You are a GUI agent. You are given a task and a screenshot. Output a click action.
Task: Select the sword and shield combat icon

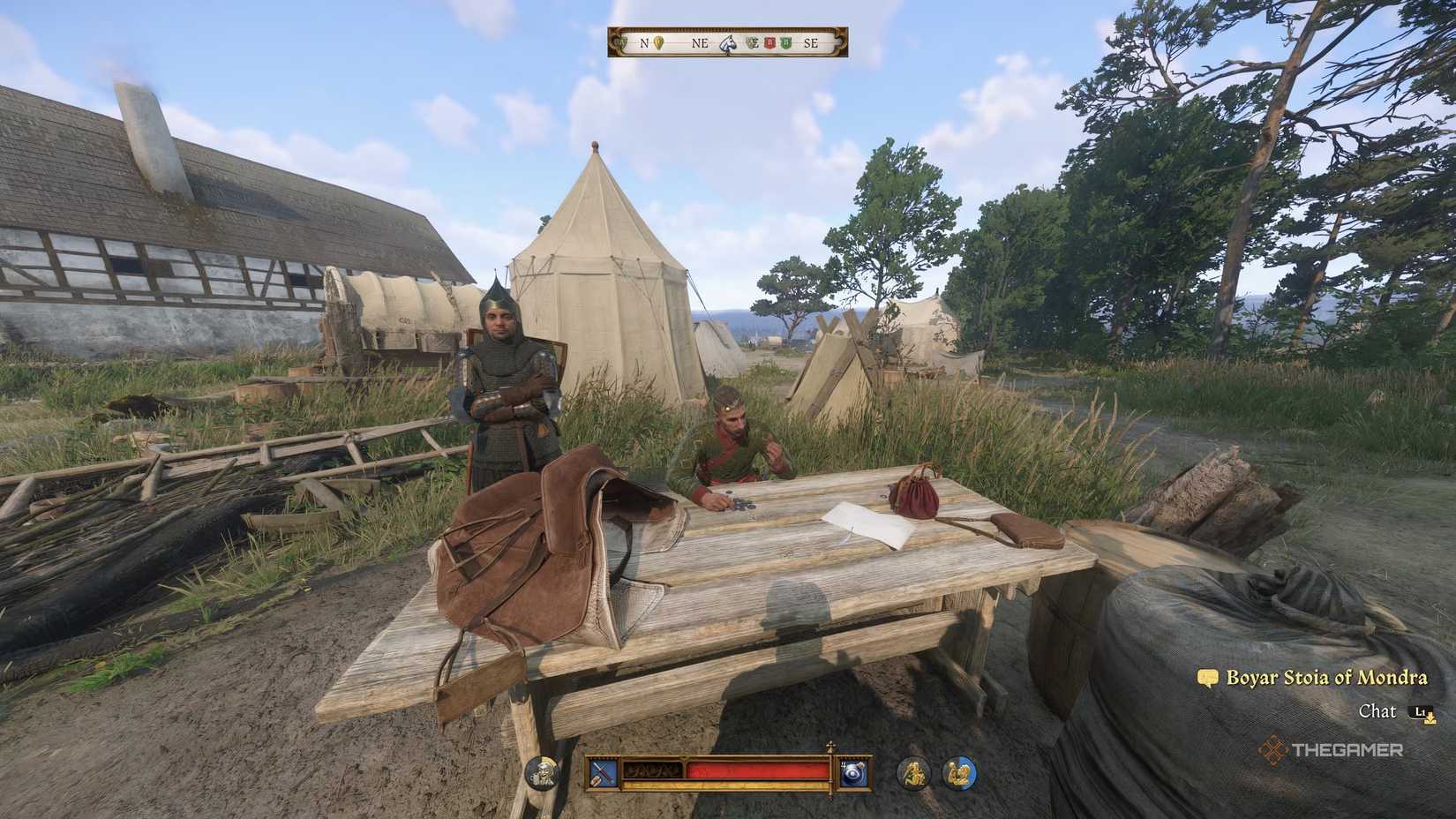(602, 773)
